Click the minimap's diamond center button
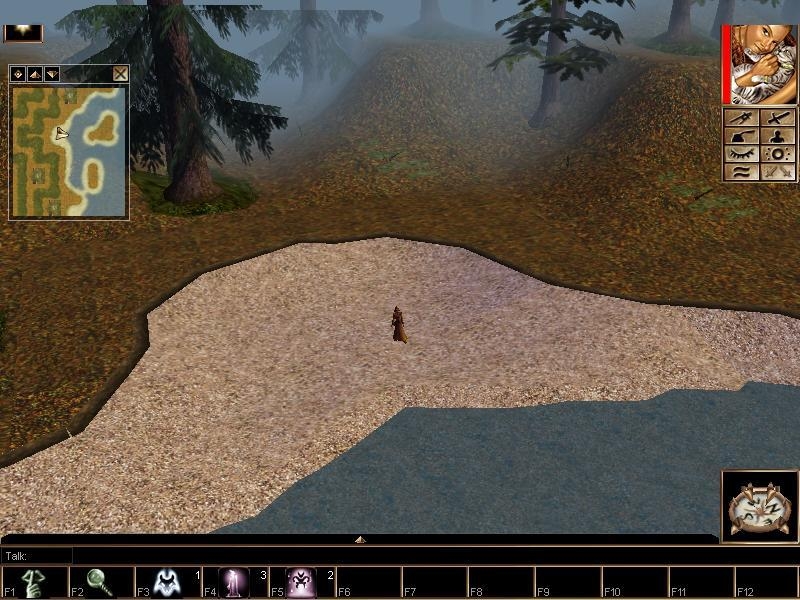 (18, 73)
